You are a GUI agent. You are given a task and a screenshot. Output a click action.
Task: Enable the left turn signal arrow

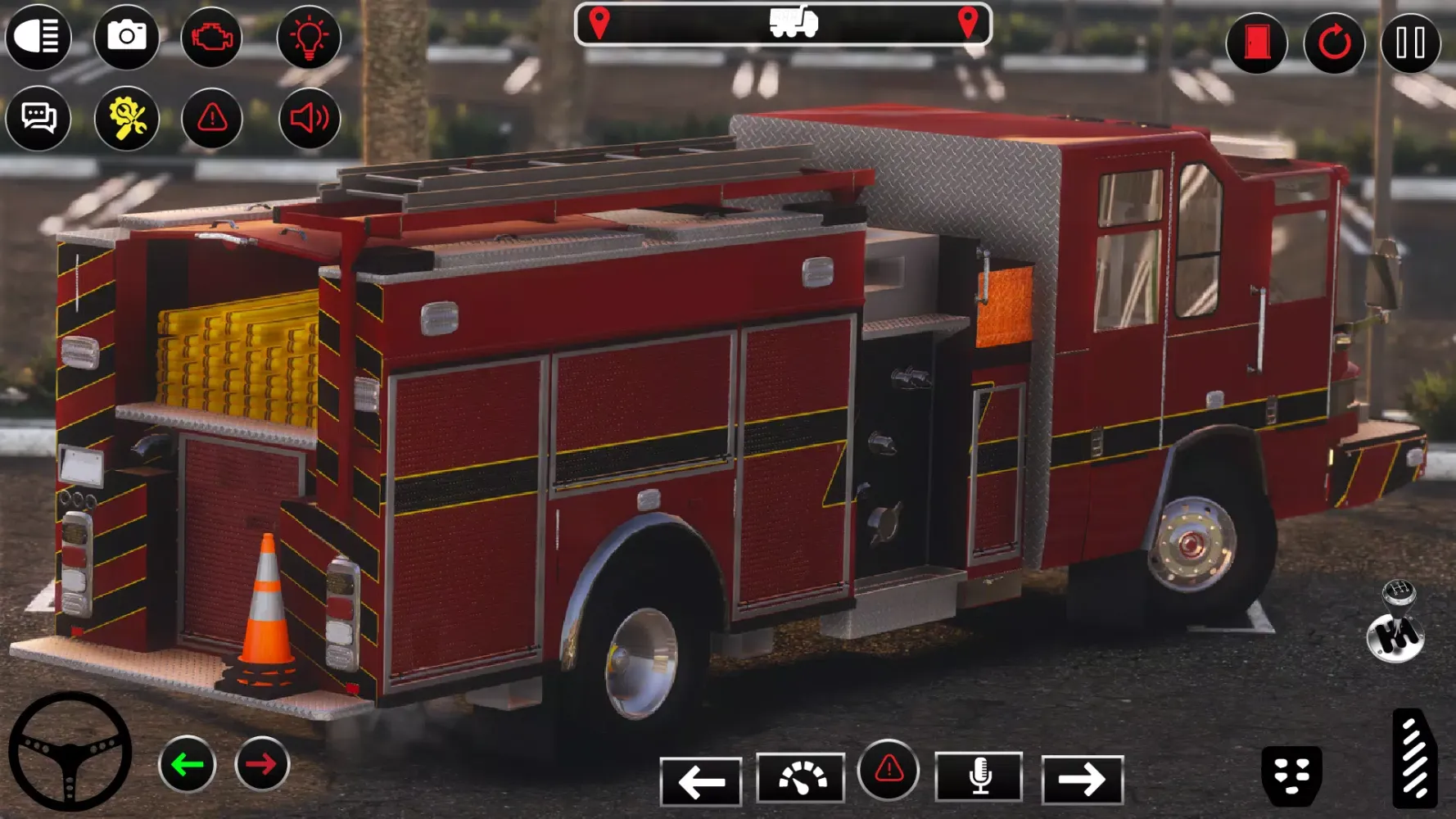tap(187, 764)
